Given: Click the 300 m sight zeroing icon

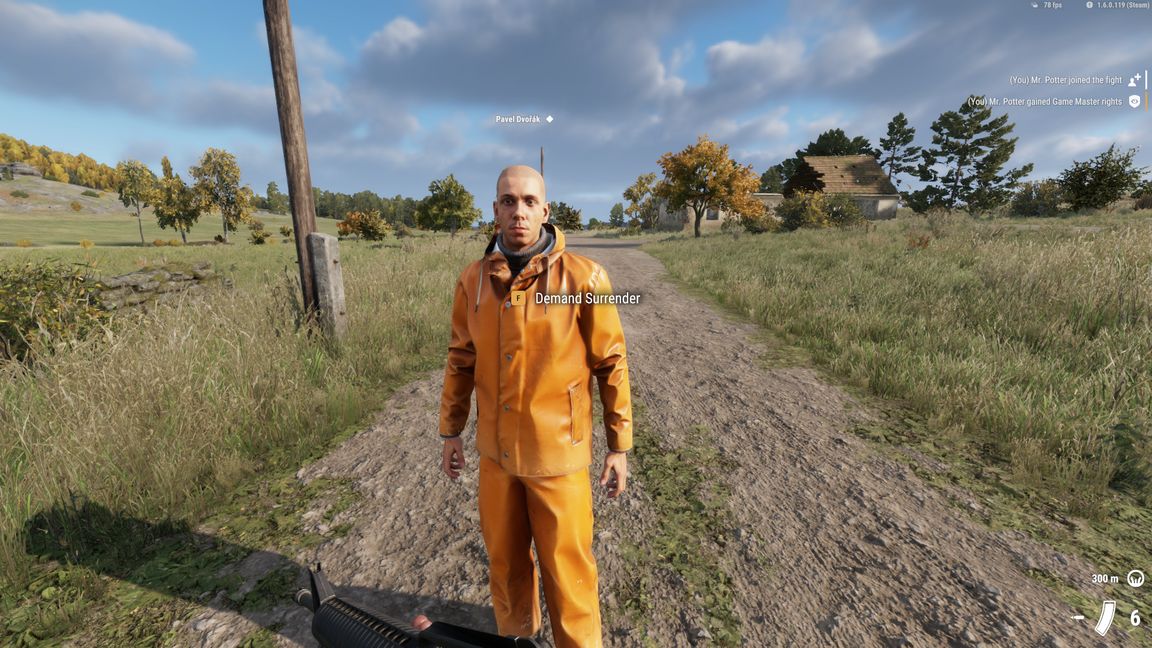Looking at the screenshot, I should pyautogui.click(x=1135, y=578).
